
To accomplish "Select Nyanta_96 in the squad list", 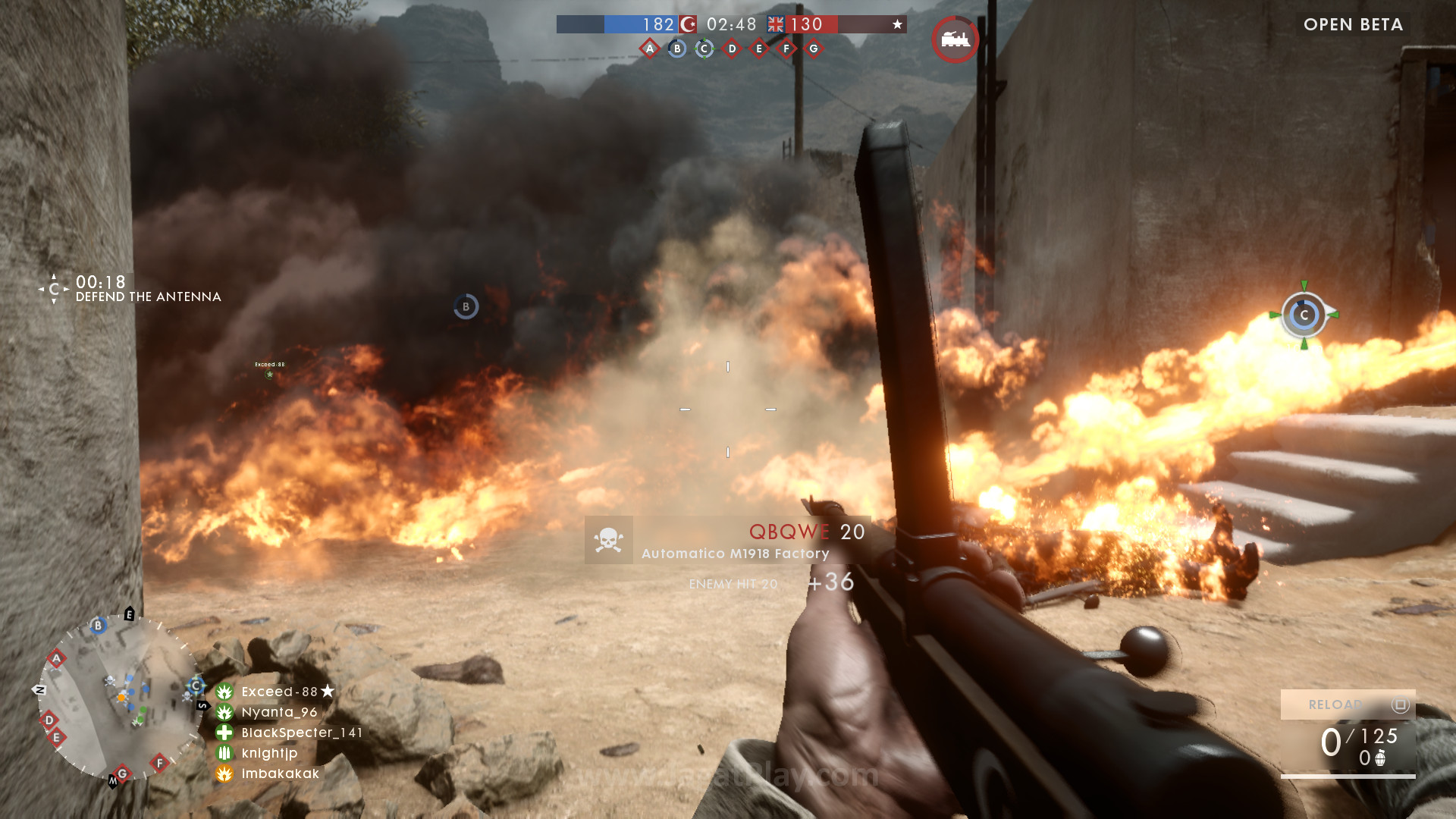I will (x=279, y=712).
